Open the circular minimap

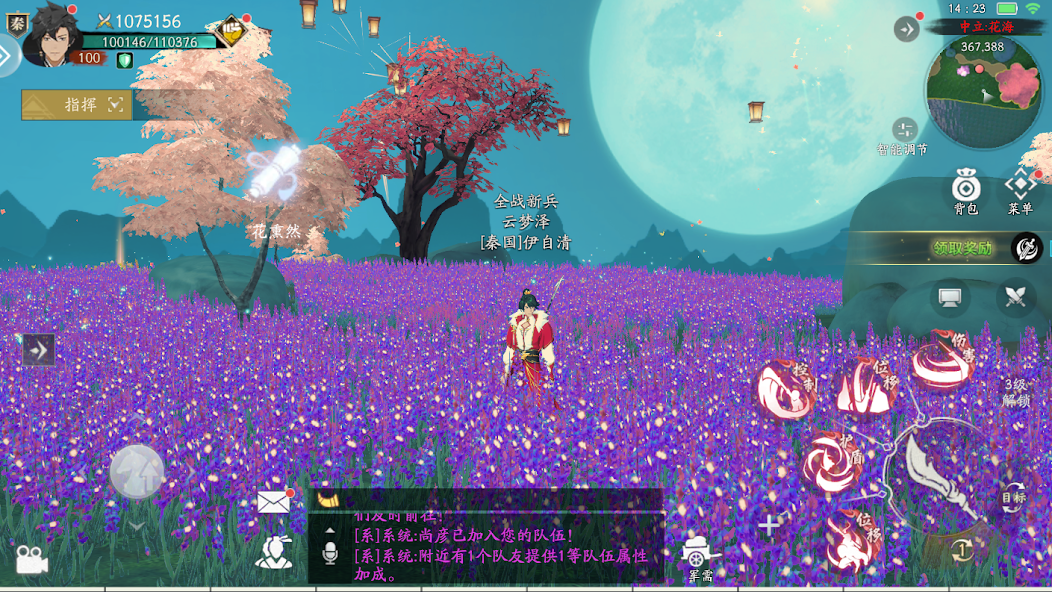coord(984,90)
